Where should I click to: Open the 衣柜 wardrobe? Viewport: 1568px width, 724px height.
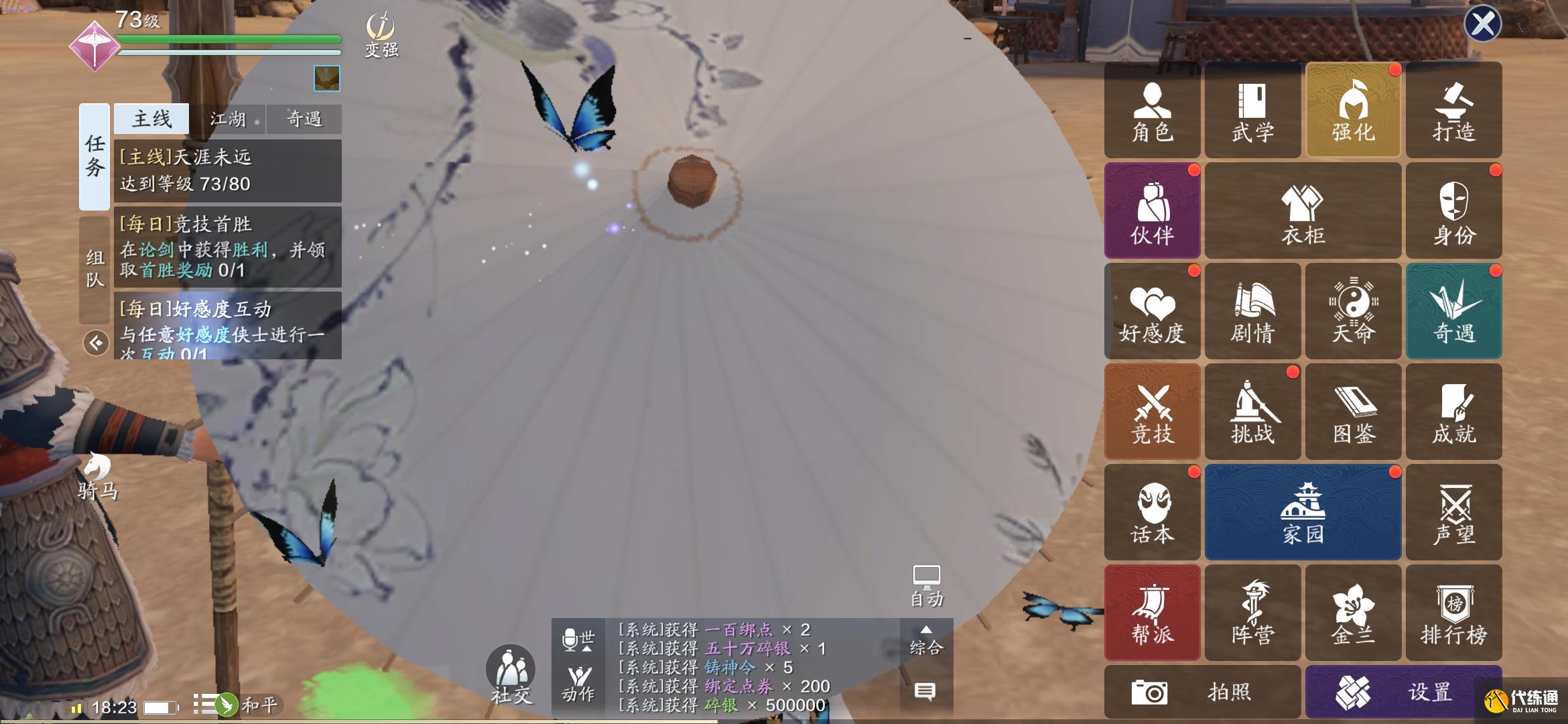1303,211
